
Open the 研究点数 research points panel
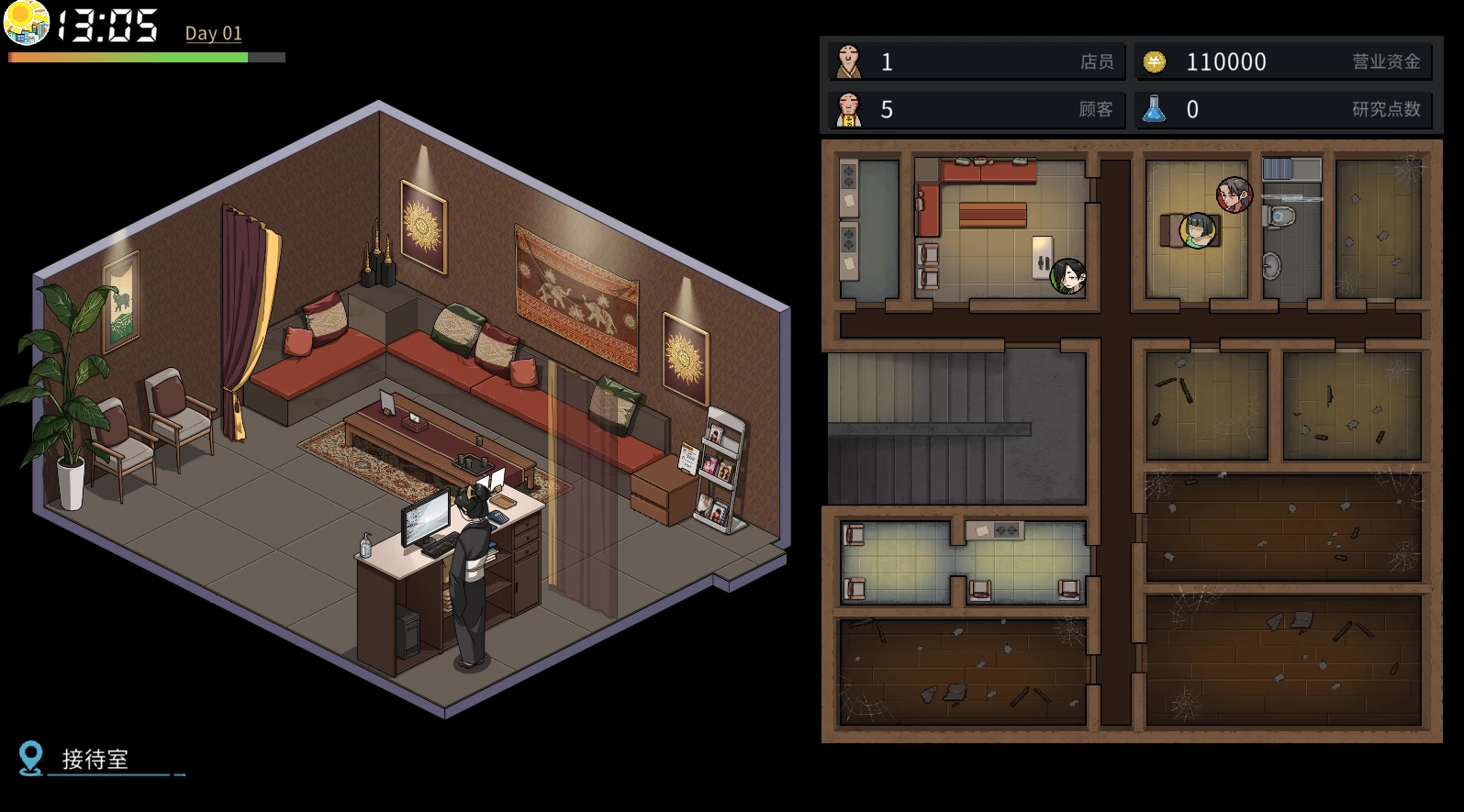(x=1283, y=109)
